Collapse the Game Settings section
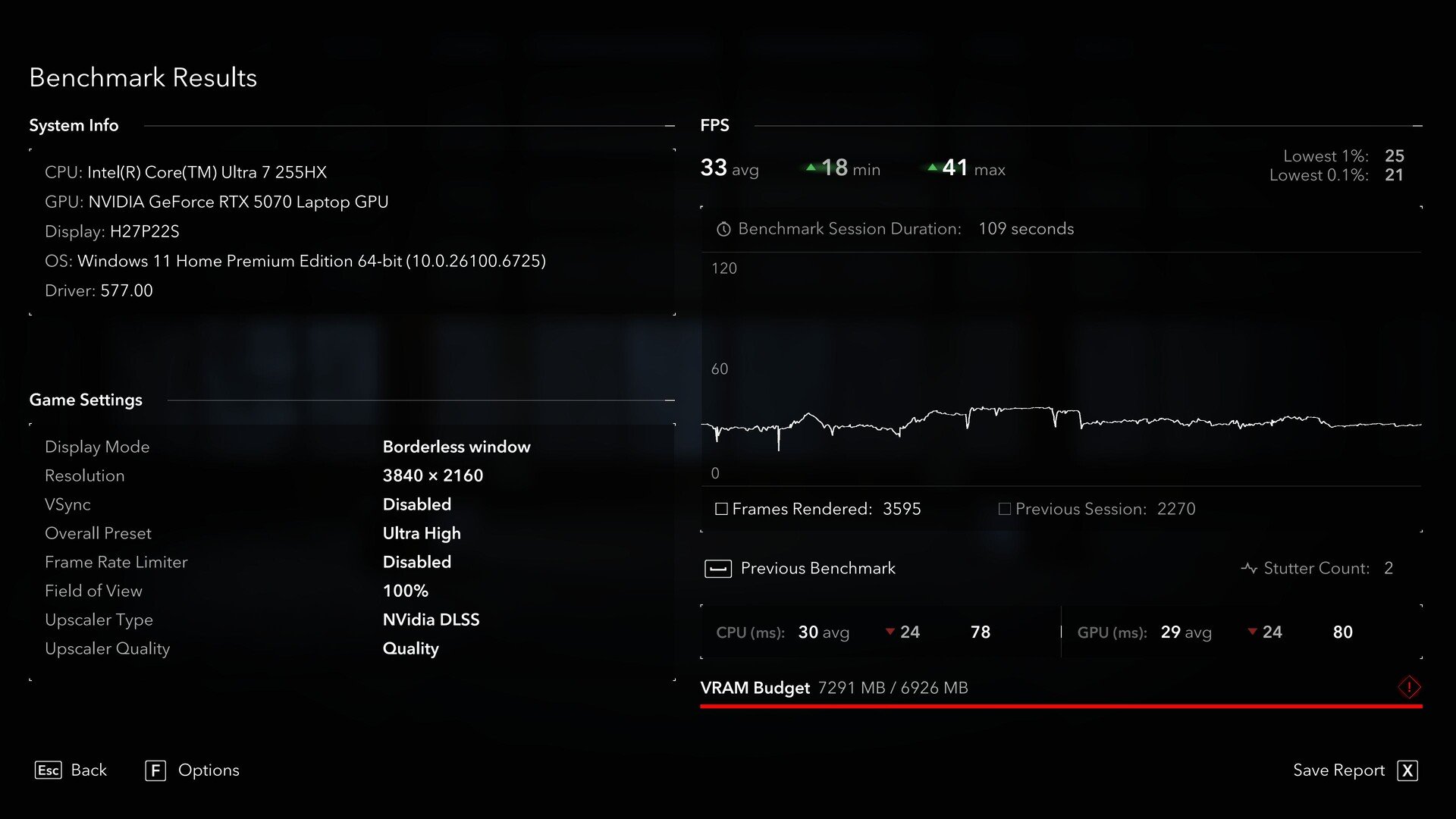Viewport: 1456px width, 819px height. [x=670, y=400]
